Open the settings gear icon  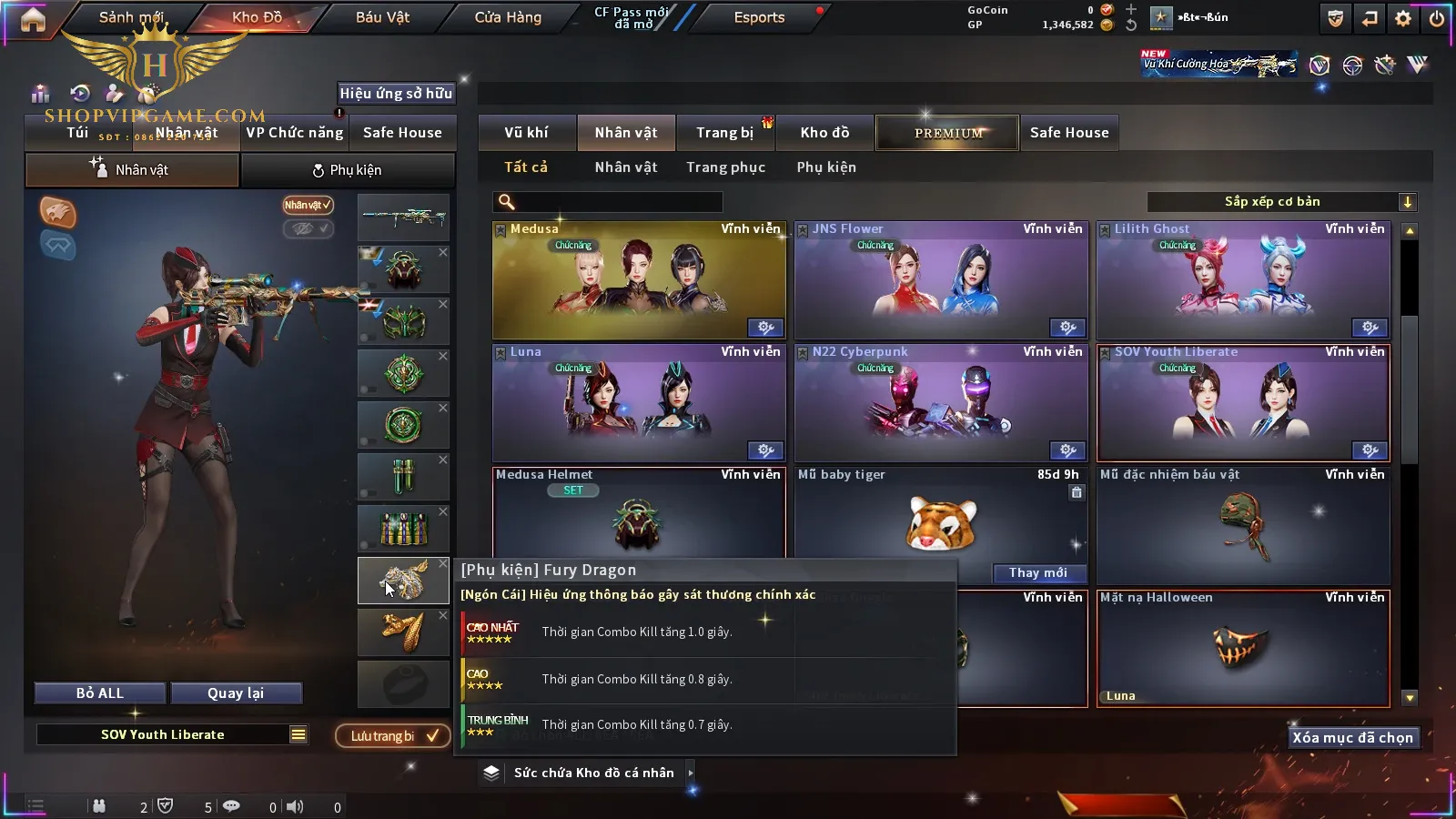point(1403,18)
